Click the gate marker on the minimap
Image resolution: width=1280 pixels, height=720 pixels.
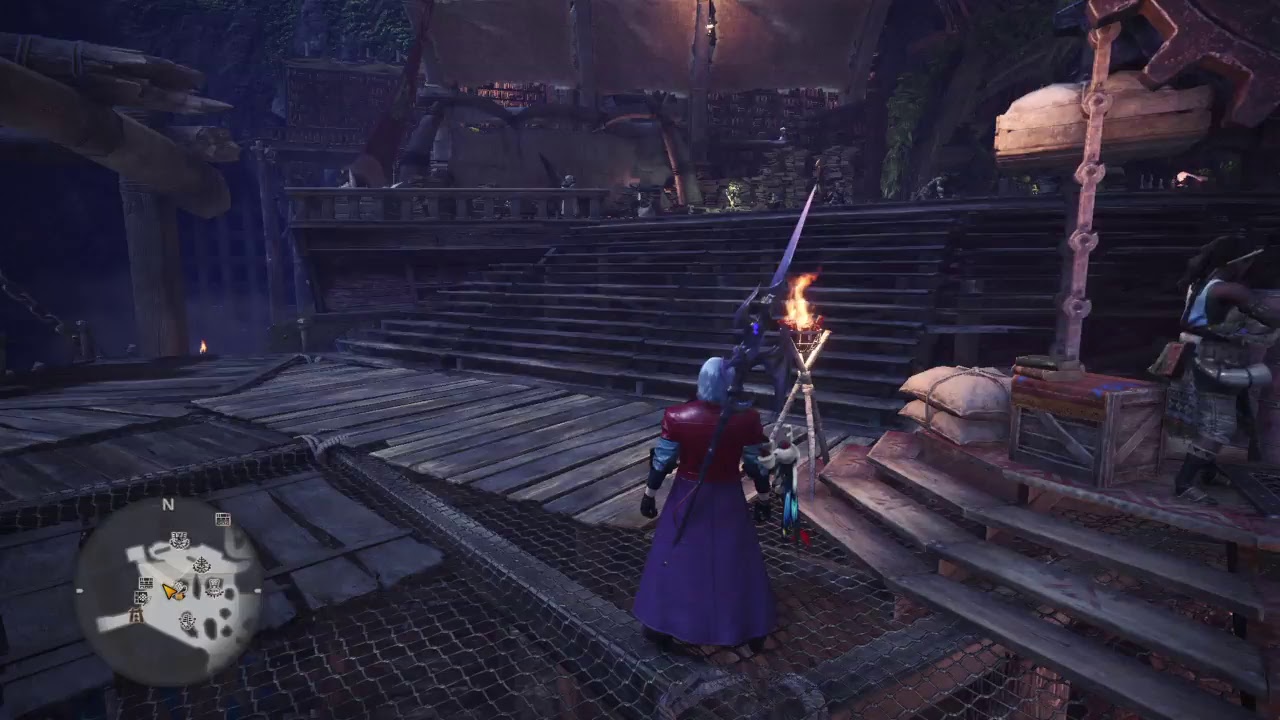(138, 615)
